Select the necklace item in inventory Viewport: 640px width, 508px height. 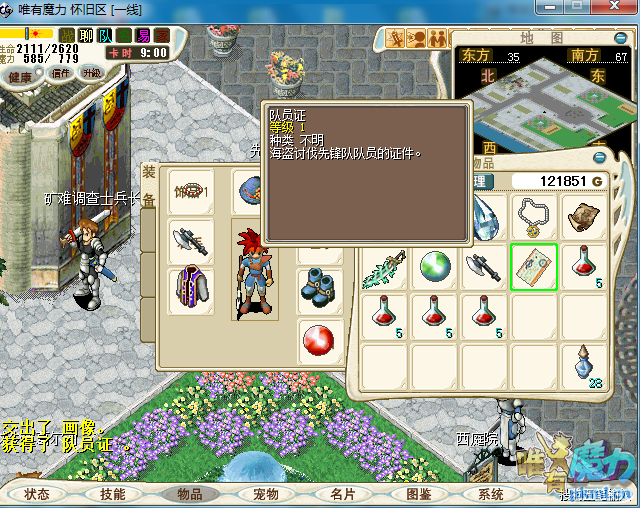(534, 215)
